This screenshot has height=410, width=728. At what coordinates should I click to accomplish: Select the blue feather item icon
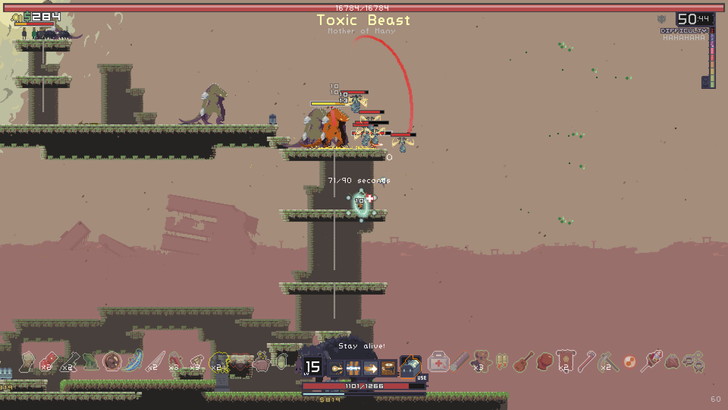[134, 361]
